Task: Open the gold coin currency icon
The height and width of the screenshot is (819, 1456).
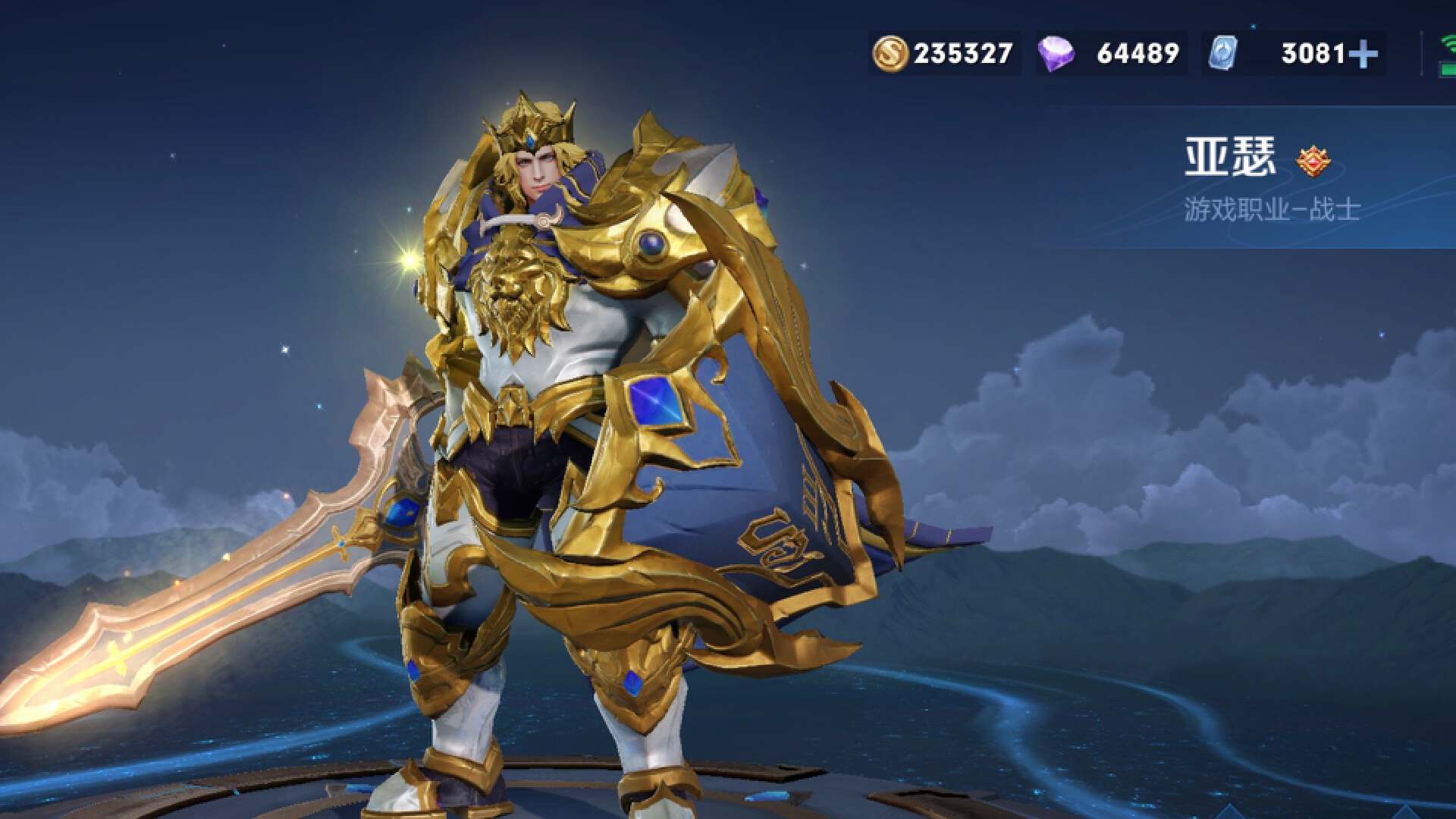Action: coord(890,54)
